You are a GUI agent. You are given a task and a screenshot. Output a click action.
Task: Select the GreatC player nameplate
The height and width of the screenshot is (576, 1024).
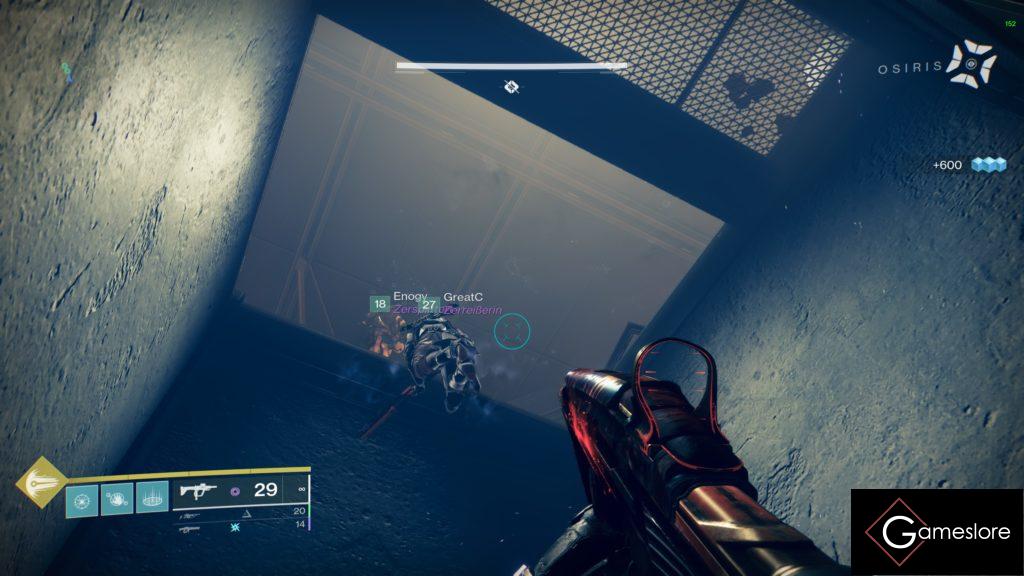tap(462, 297)
